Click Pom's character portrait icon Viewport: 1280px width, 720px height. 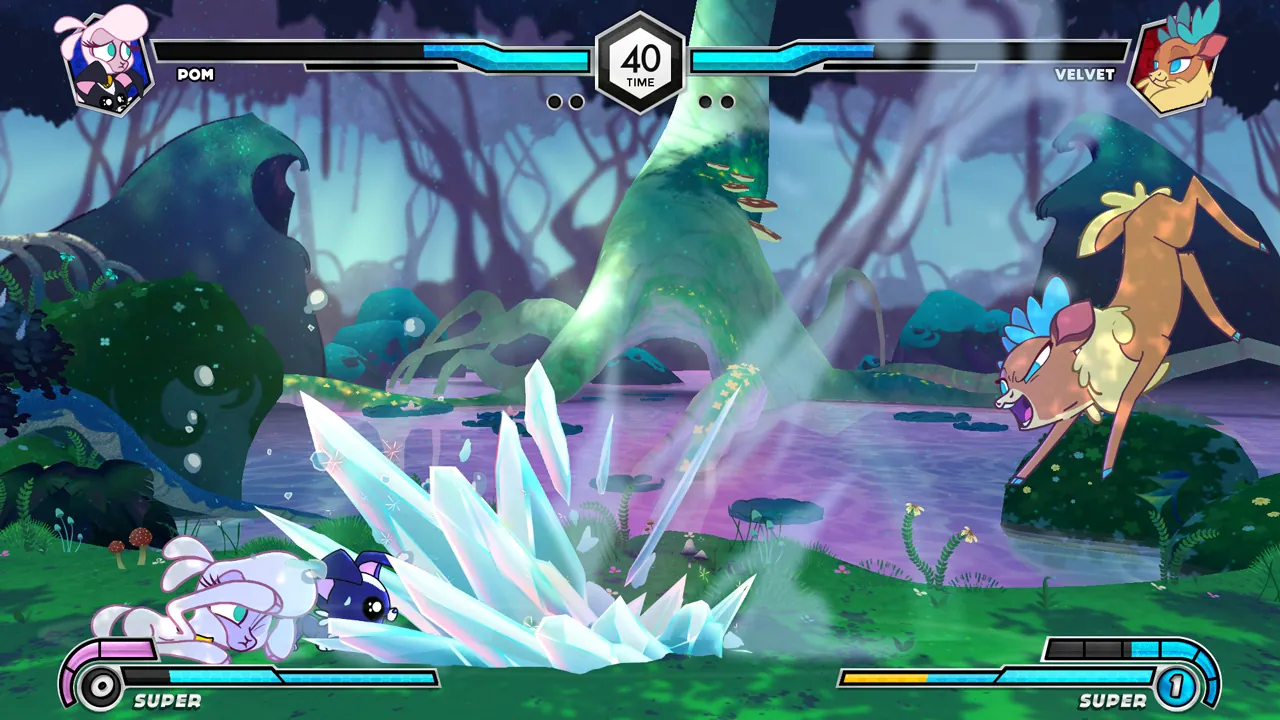click(x=110, y=60)
